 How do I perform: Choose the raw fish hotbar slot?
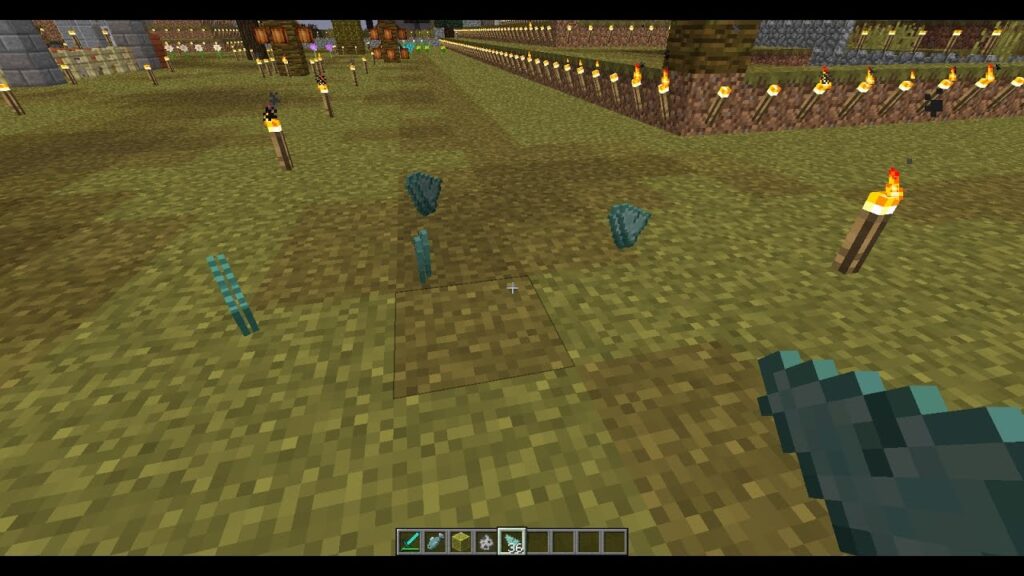click(435, 541)
